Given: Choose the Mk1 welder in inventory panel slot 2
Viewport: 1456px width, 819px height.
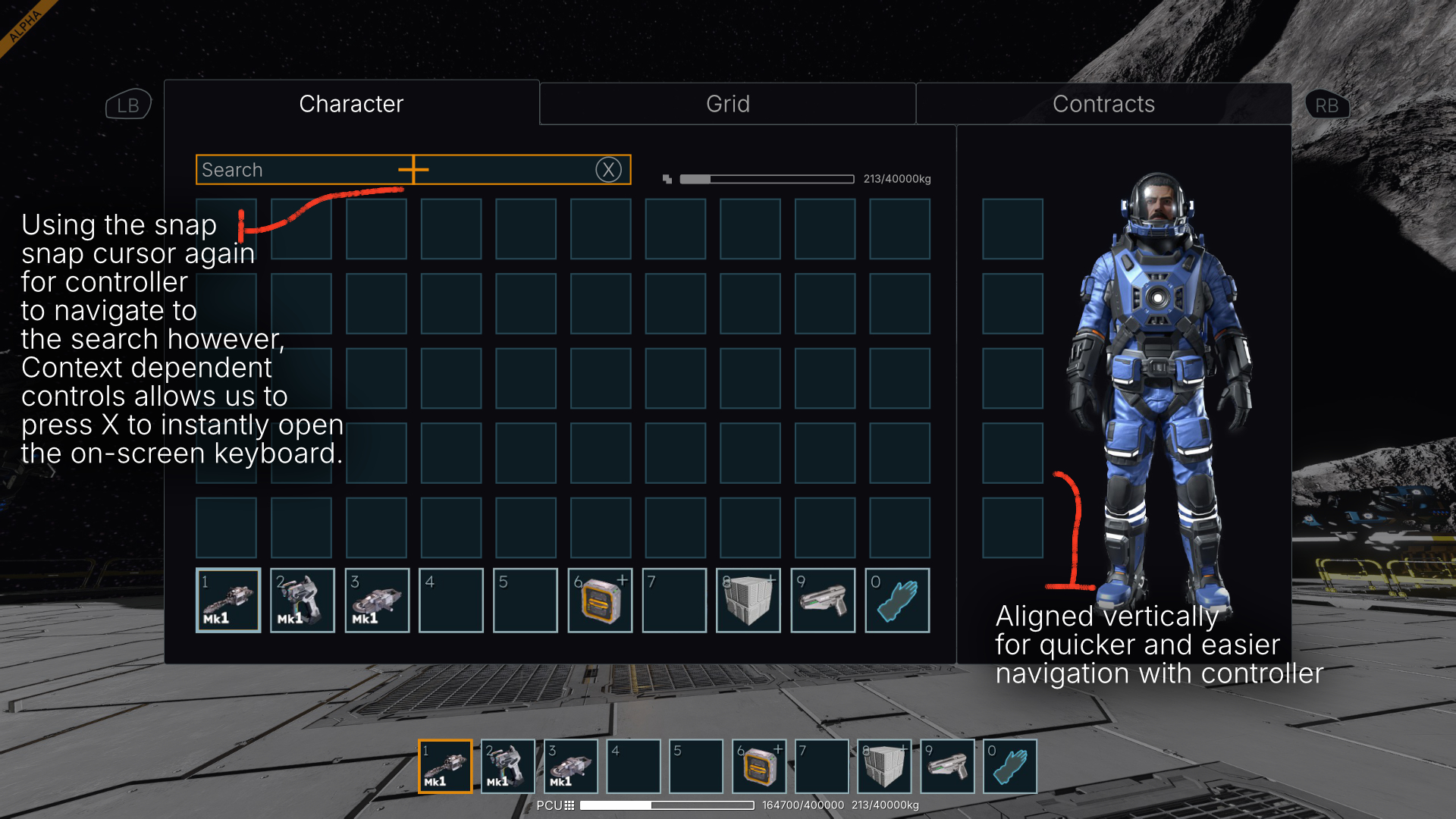Looking at the screenshot, I should [x=302, y=601].
